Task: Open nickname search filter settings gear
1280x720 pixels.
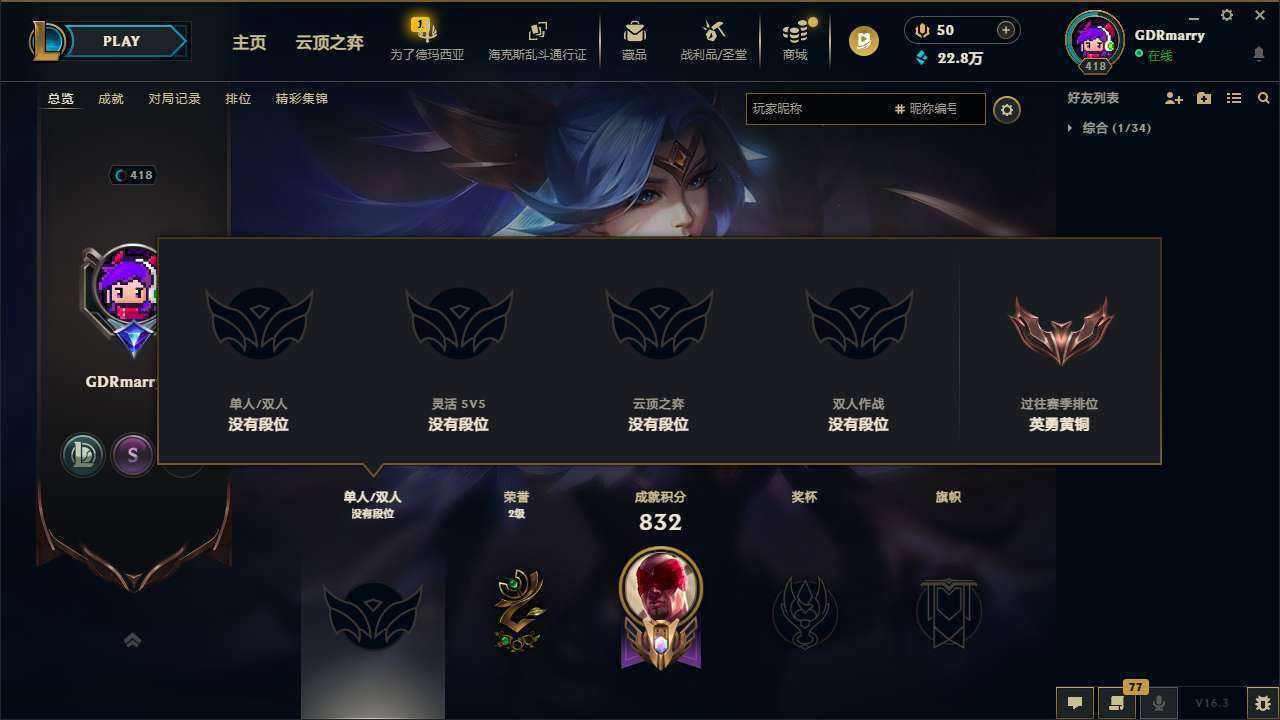Action: click(x=1007, y=110)
